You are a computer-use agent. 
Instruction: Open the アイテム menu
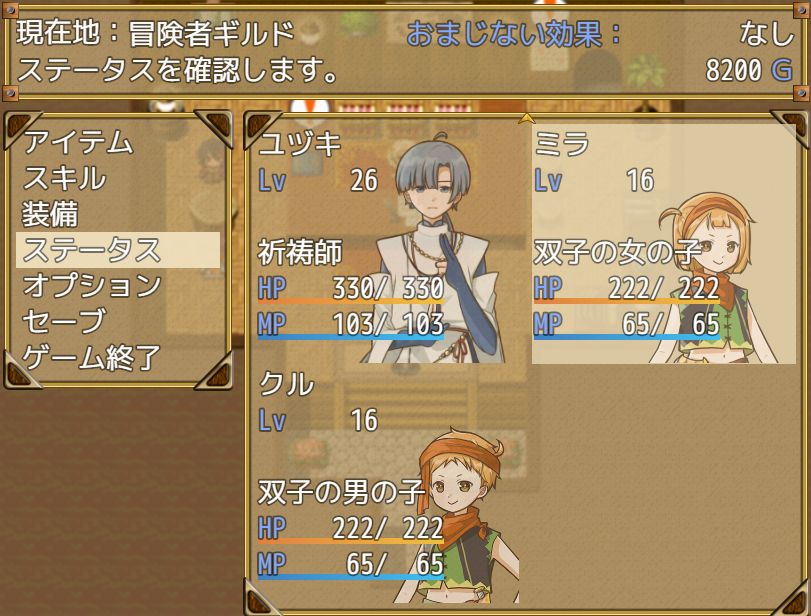(78, 142)
